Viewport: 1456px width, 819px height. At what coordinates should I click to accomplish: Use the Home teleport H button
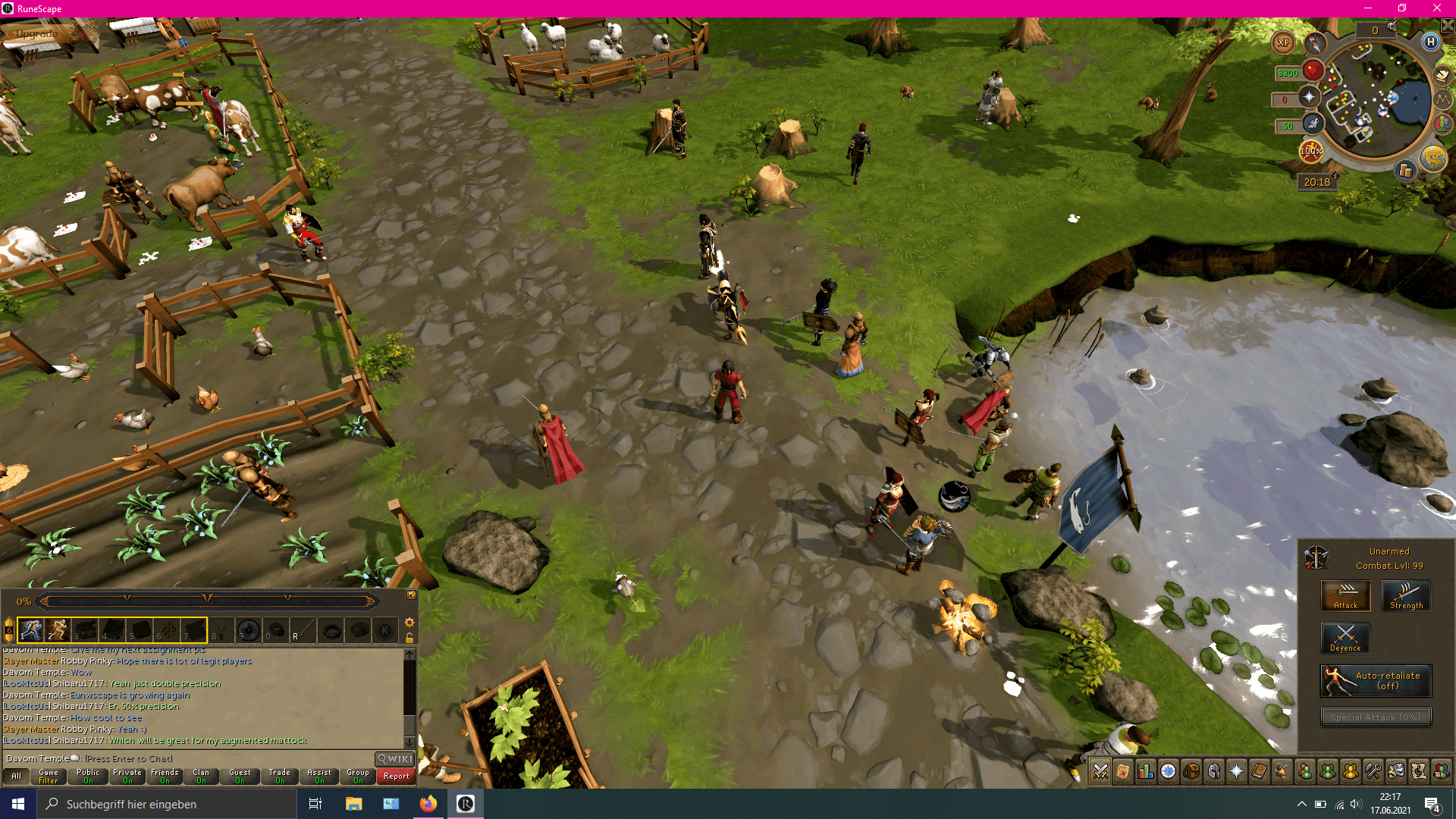(x=1430, y=42)
